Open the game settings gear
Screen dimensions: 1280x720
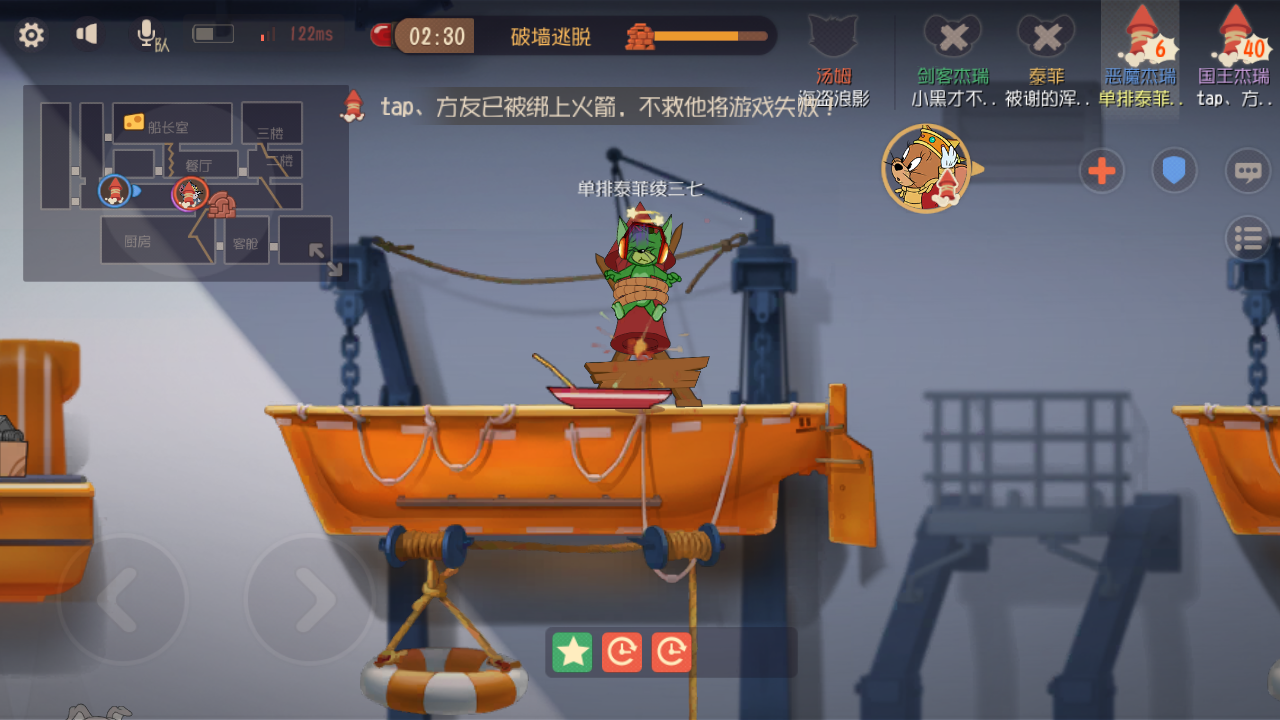(x=31, y=33)
